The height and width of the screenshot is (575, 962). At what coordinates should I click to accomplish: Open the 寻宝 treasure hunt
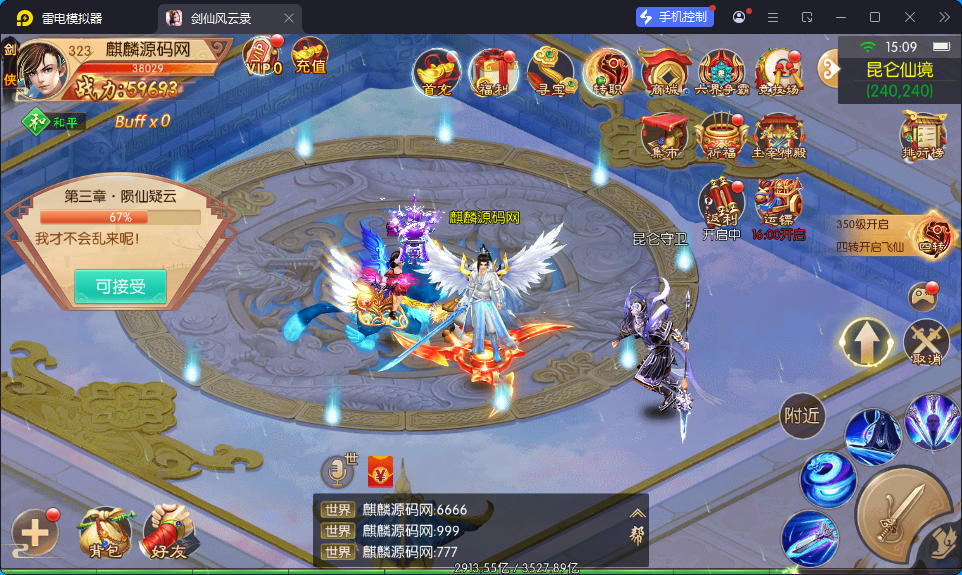coord(550,72)
